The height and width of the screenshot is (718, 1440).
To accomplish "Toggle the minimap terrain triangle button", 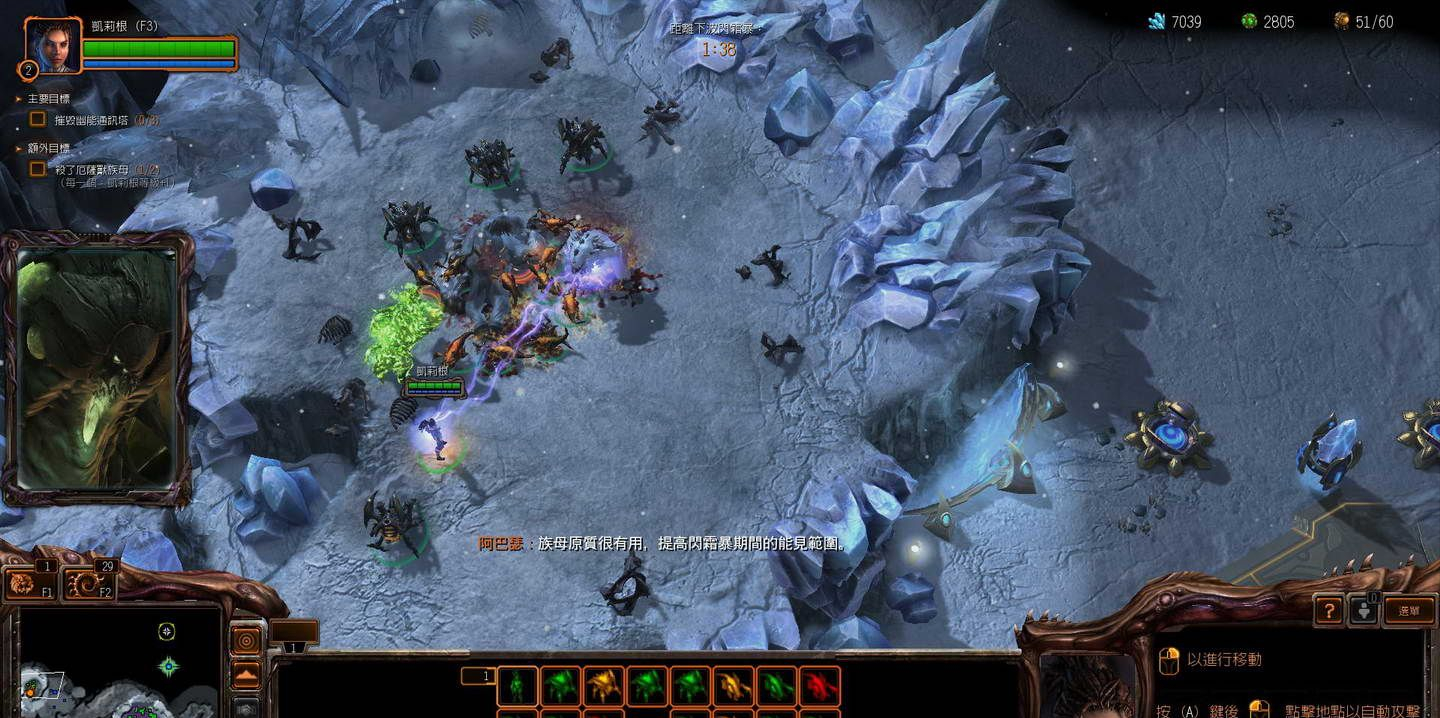I will (x=247, y=675).
